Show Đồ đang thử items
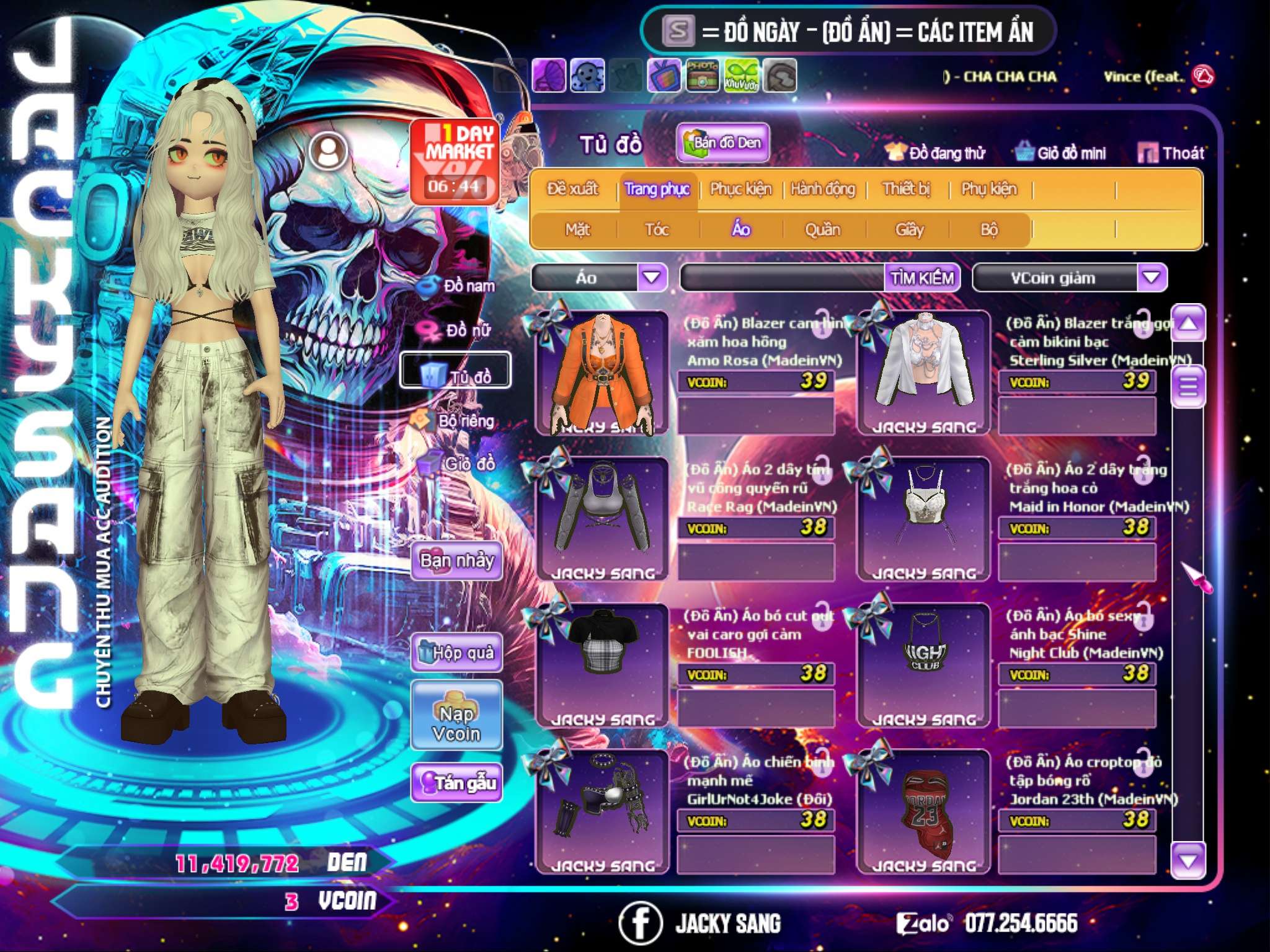The width and height of the screenshot is (1270, 952). [x=936, y=153]
